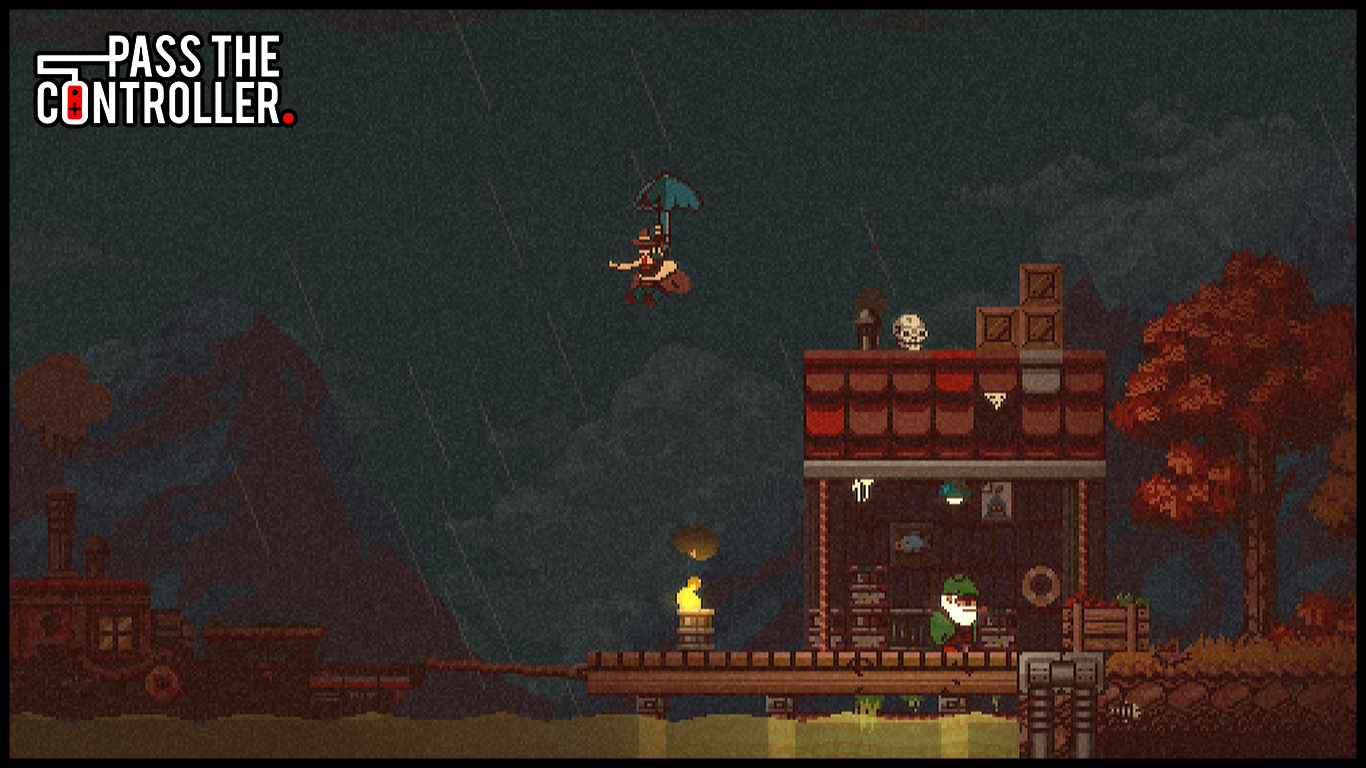Click the Pass The Controller logo

(165, 80)
